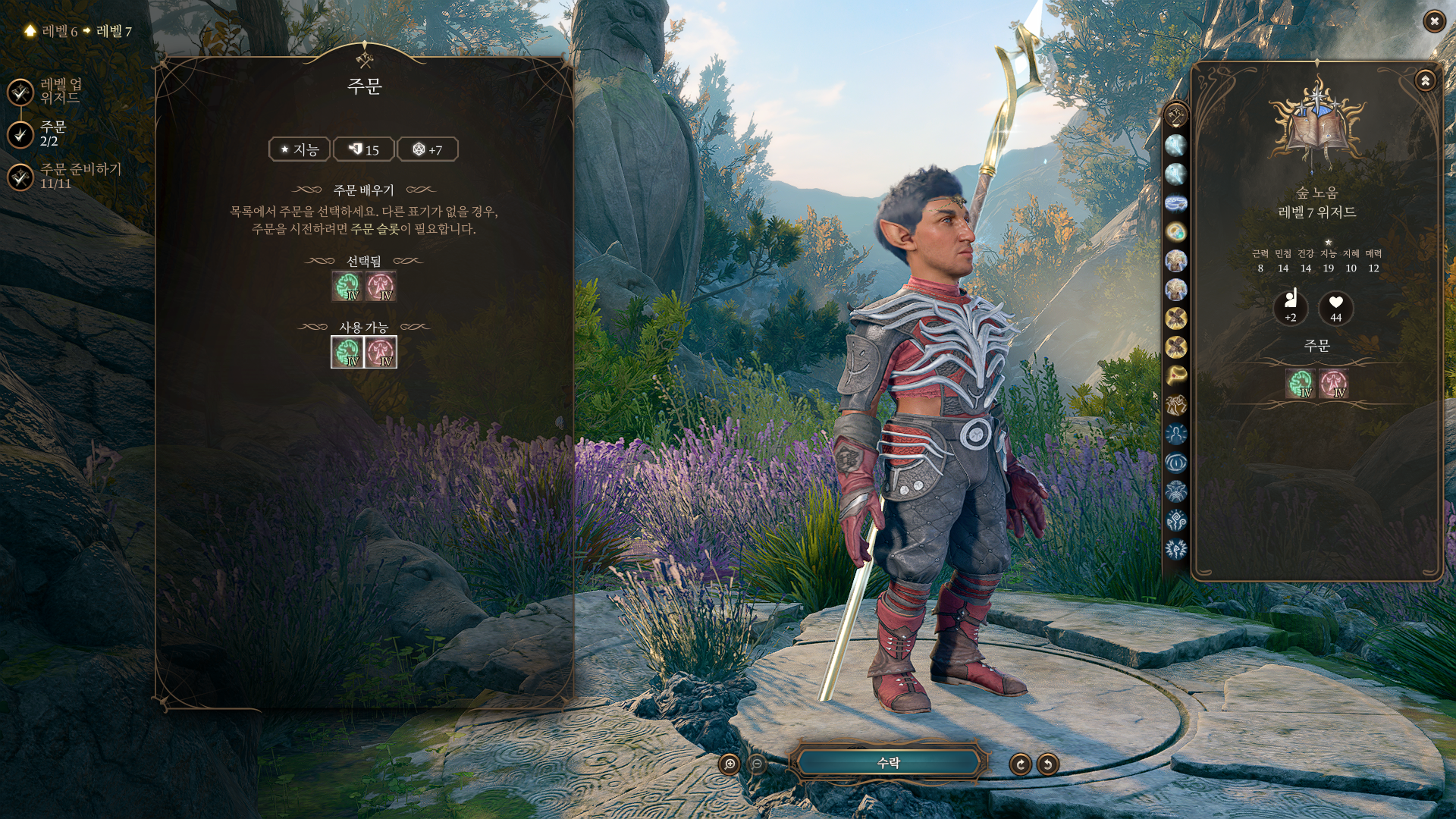This screenshot has width=1456, height=819.
Task: Select the glowing blue ring sidebar spell
Action: 1176,203
